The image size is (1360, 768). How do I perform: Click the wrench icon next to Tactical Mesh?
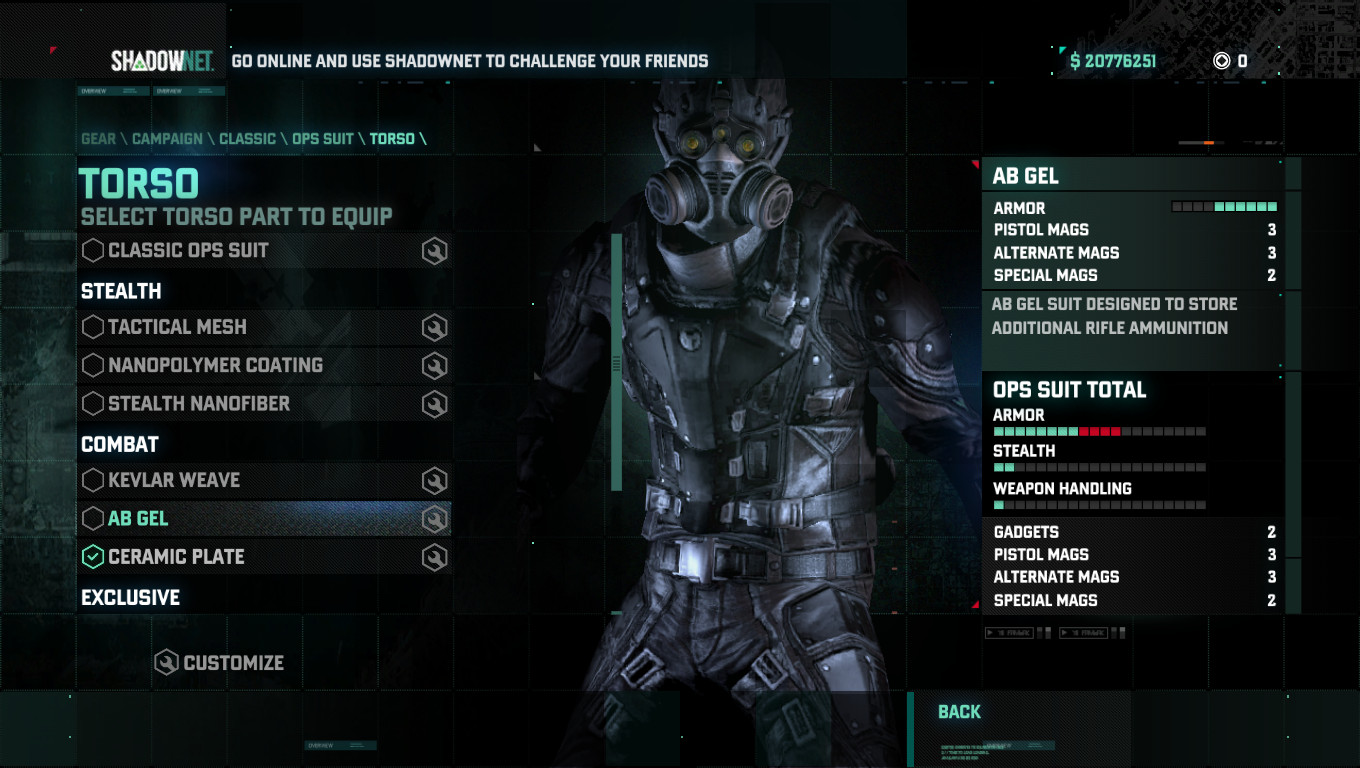[x=434, y=327]
